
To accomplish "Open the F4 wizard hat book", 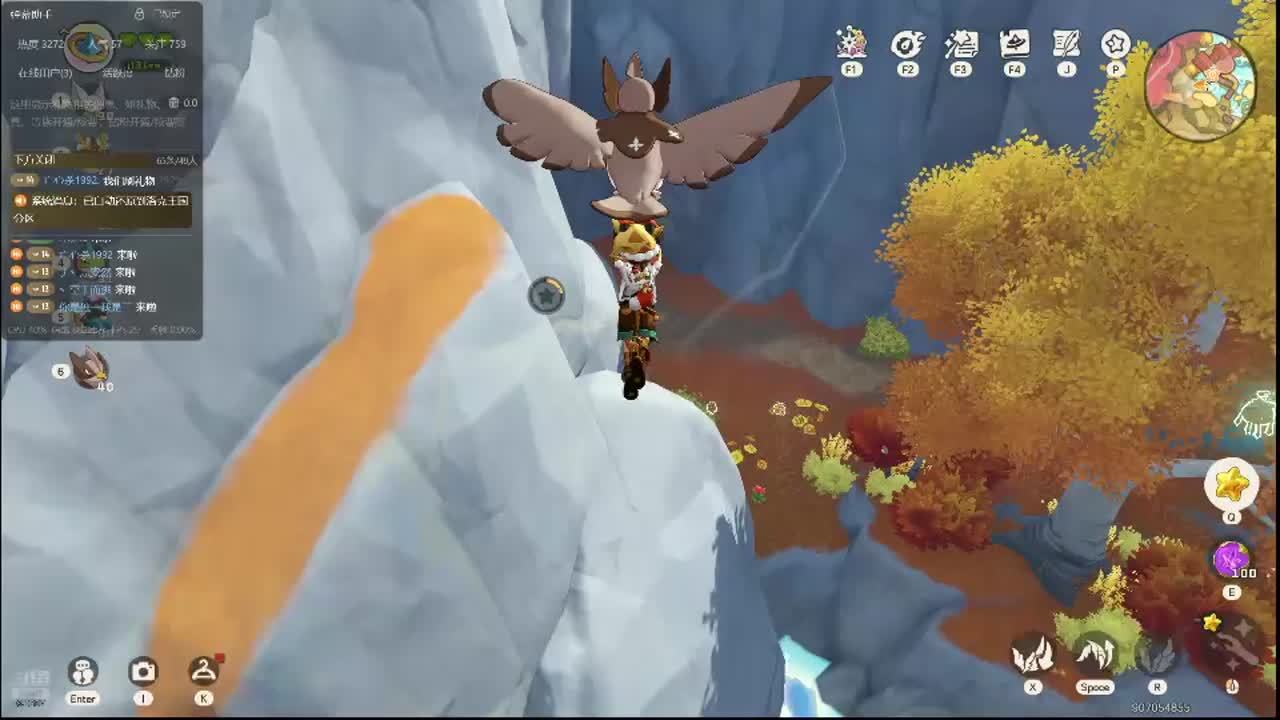I will tap(1014, 44).
